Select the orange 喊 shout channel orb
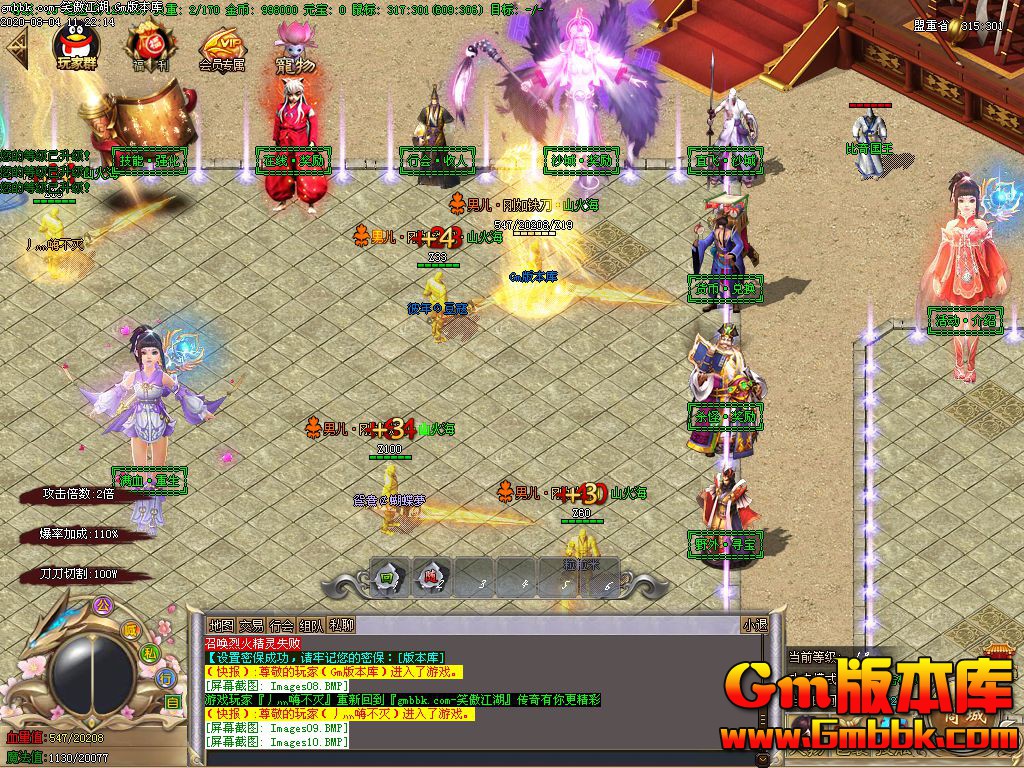This screenshot has width=1024, height=768. click(x=131, y=629)
